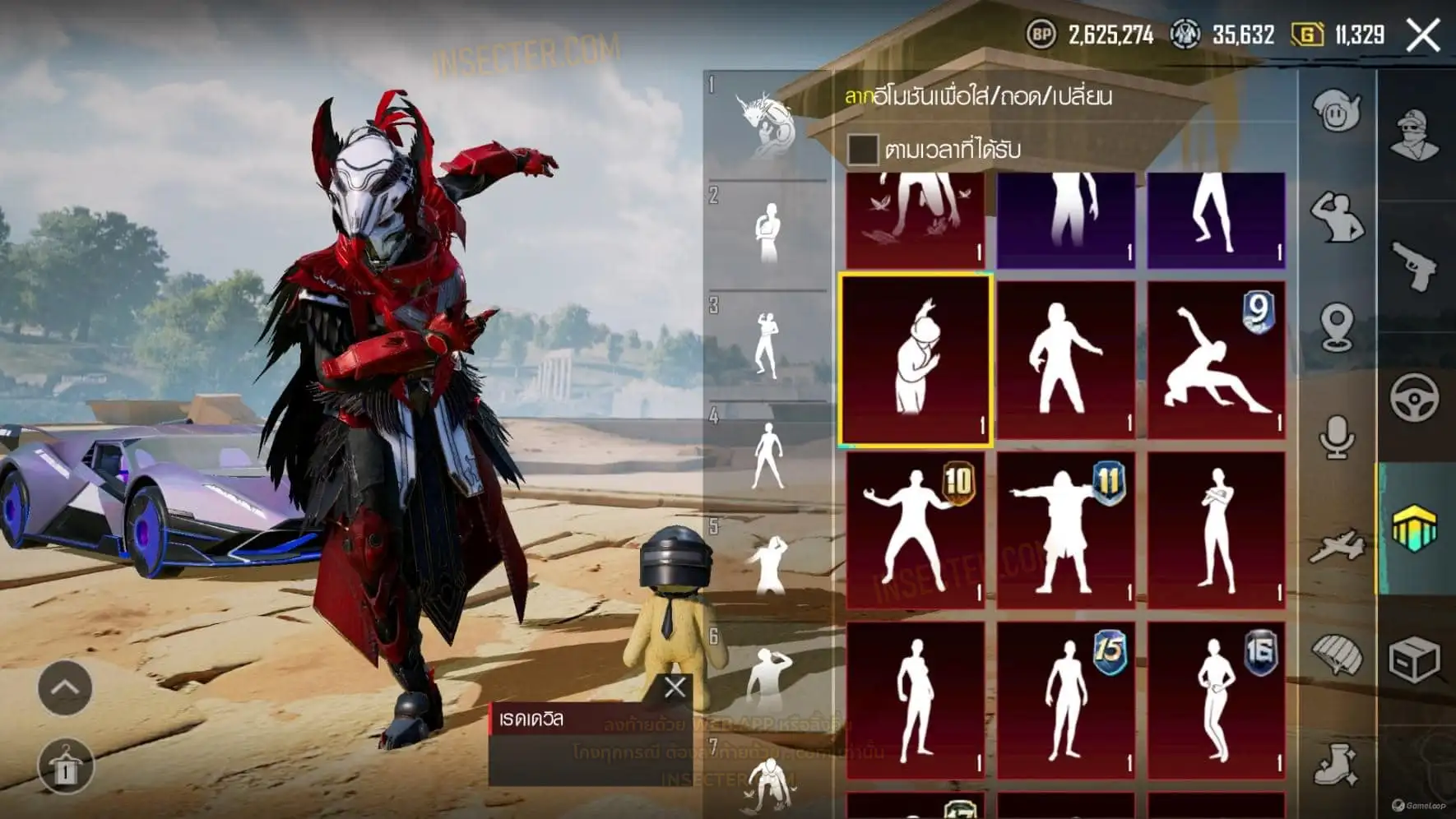Expand the up-arrow chevron button

point(65,687)
